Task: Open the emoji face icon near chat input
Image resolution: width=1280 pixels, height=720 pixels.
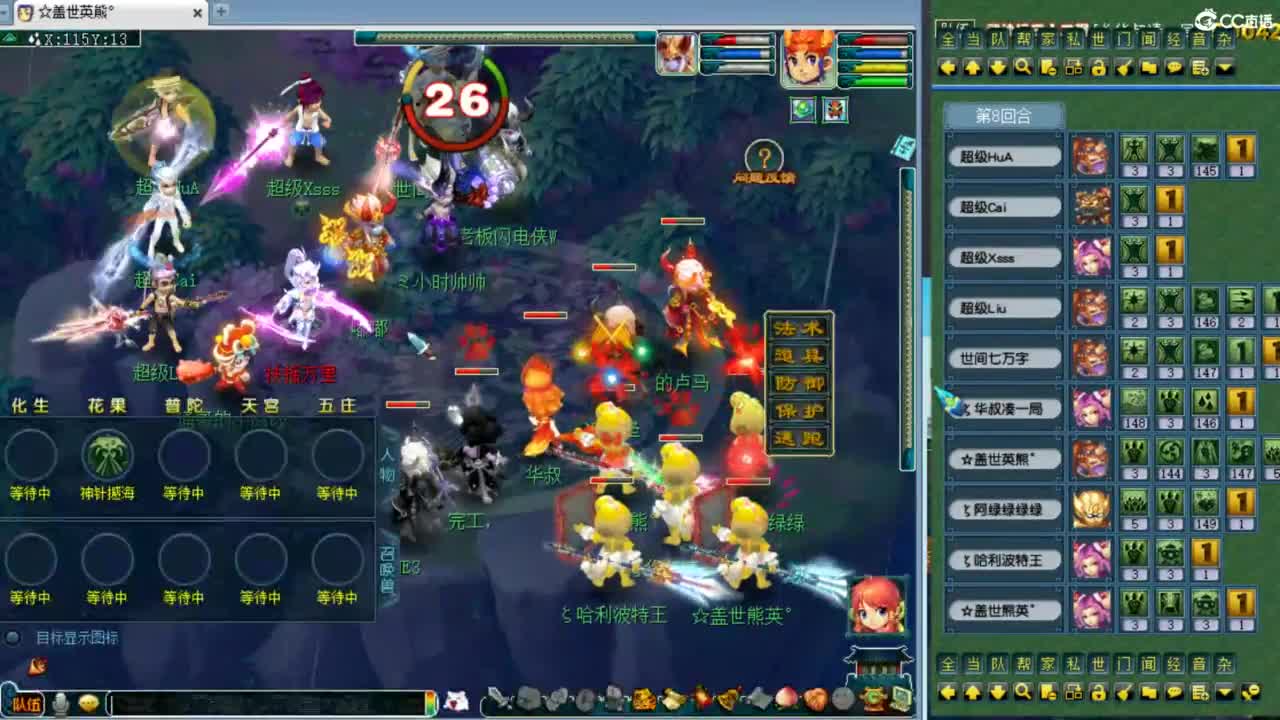Action: (90, 703)
